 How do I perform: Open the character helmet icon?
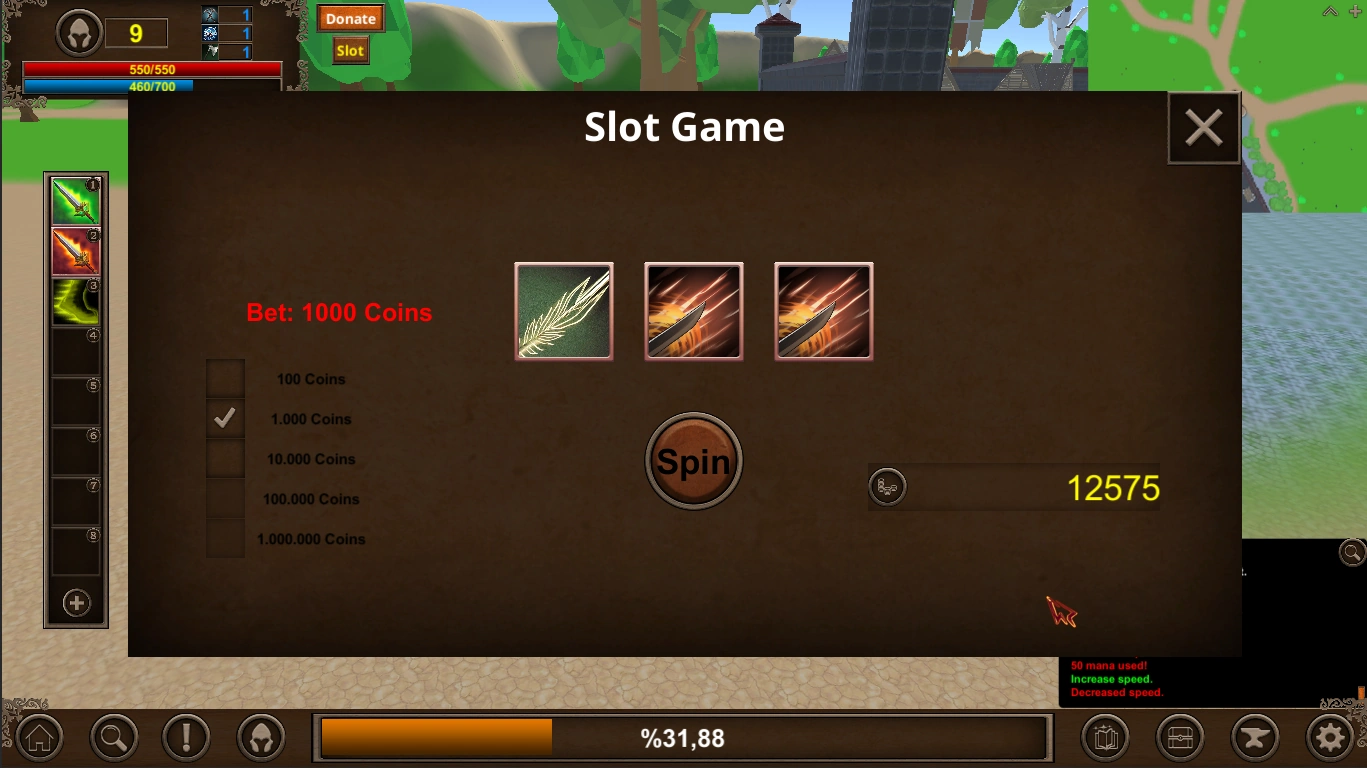pyautogui.click(x=260, y=737)
